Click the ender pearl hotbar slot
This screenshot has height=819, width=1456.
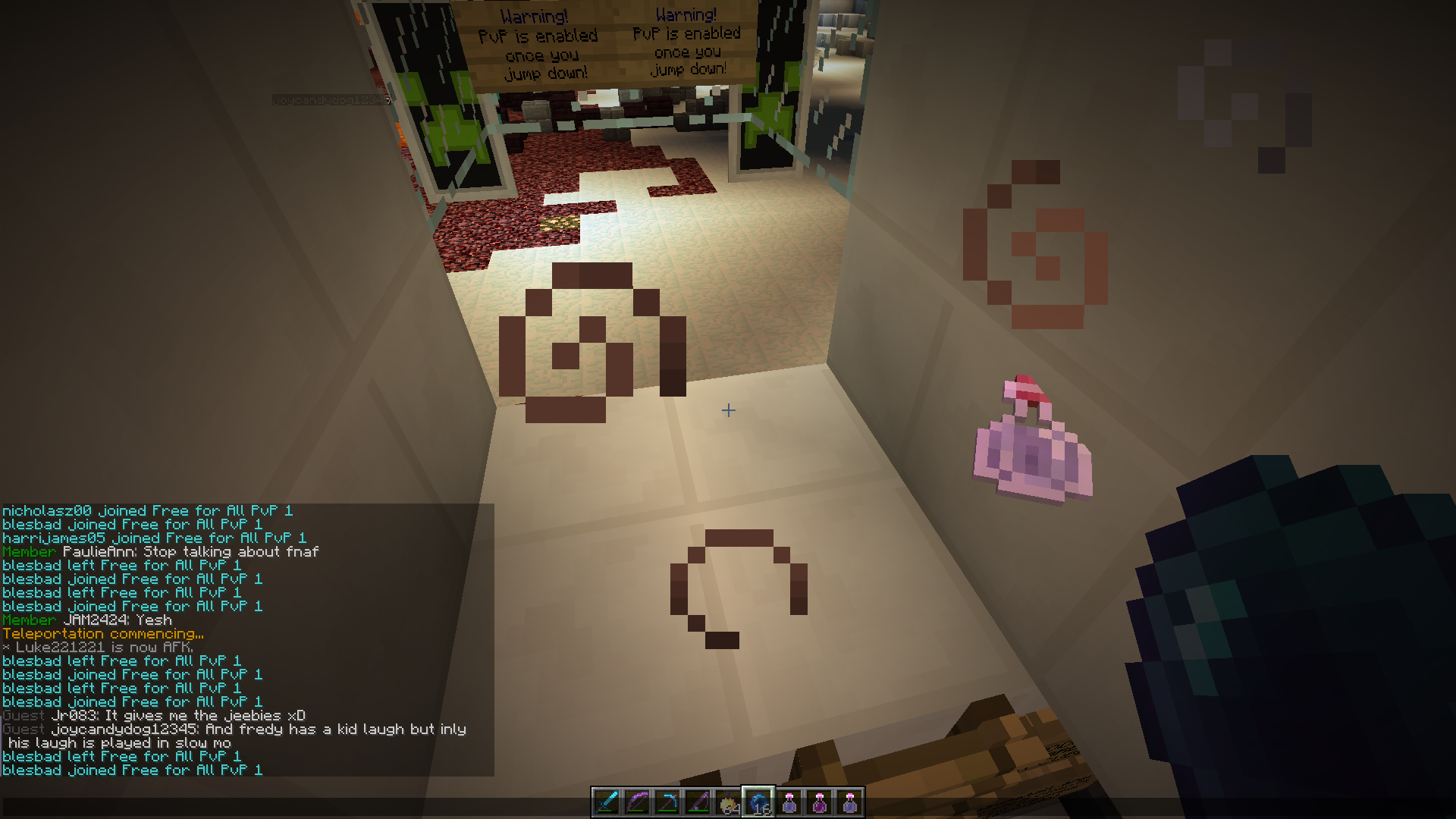click(x=758, y=802)
